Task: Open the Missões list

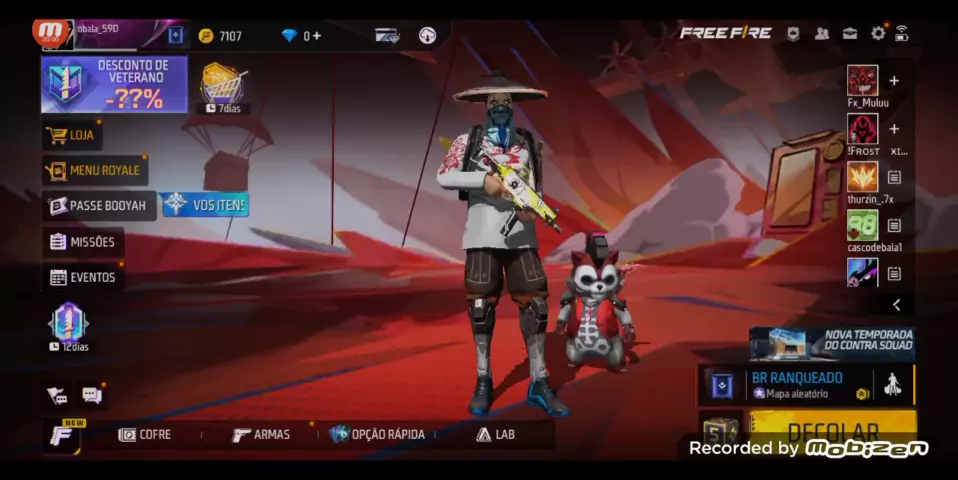Action: (x=83, y=242)
